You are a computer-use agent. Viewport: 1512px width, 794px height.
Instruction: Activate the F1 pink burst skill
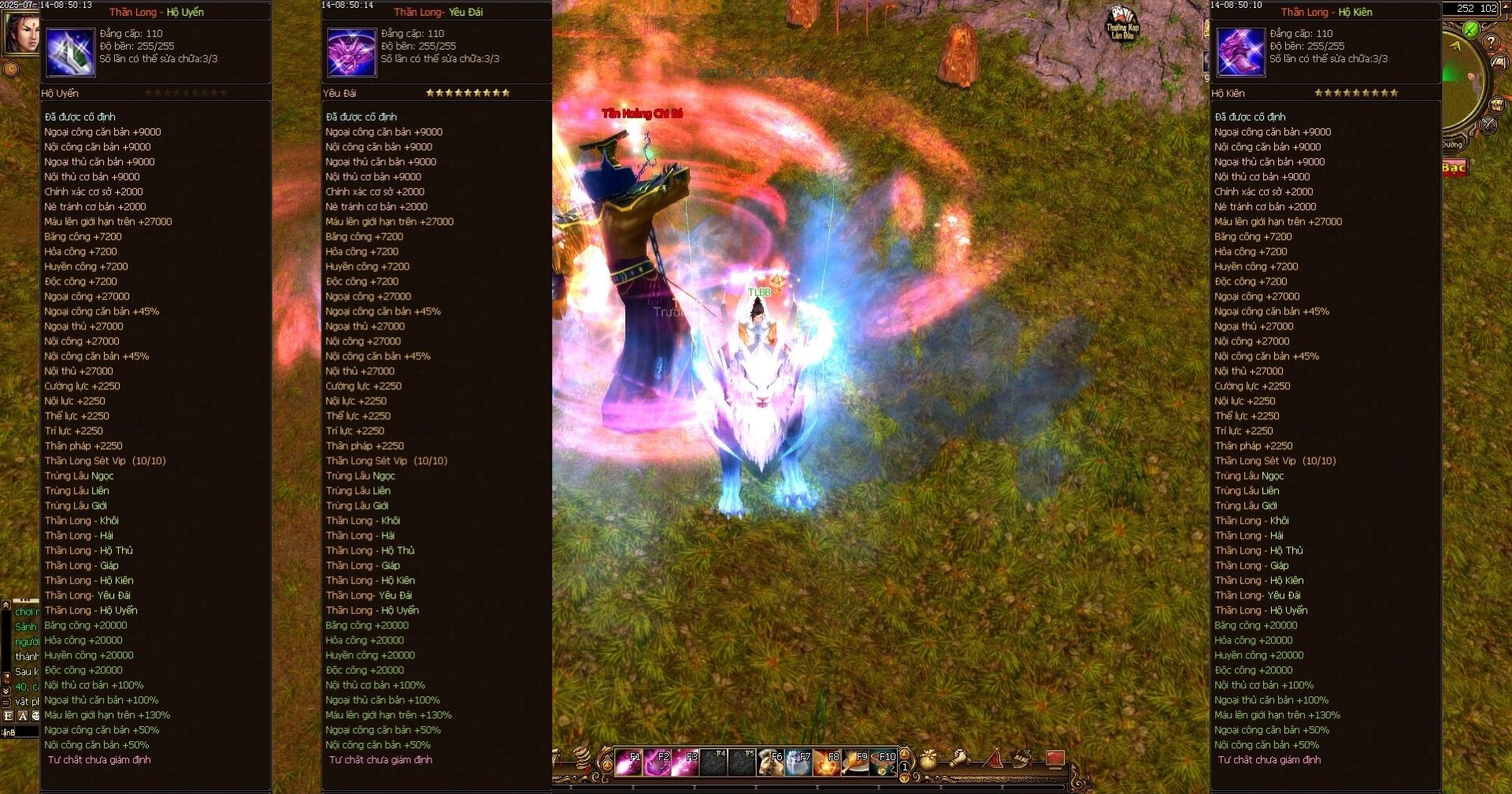click(628, 762)
